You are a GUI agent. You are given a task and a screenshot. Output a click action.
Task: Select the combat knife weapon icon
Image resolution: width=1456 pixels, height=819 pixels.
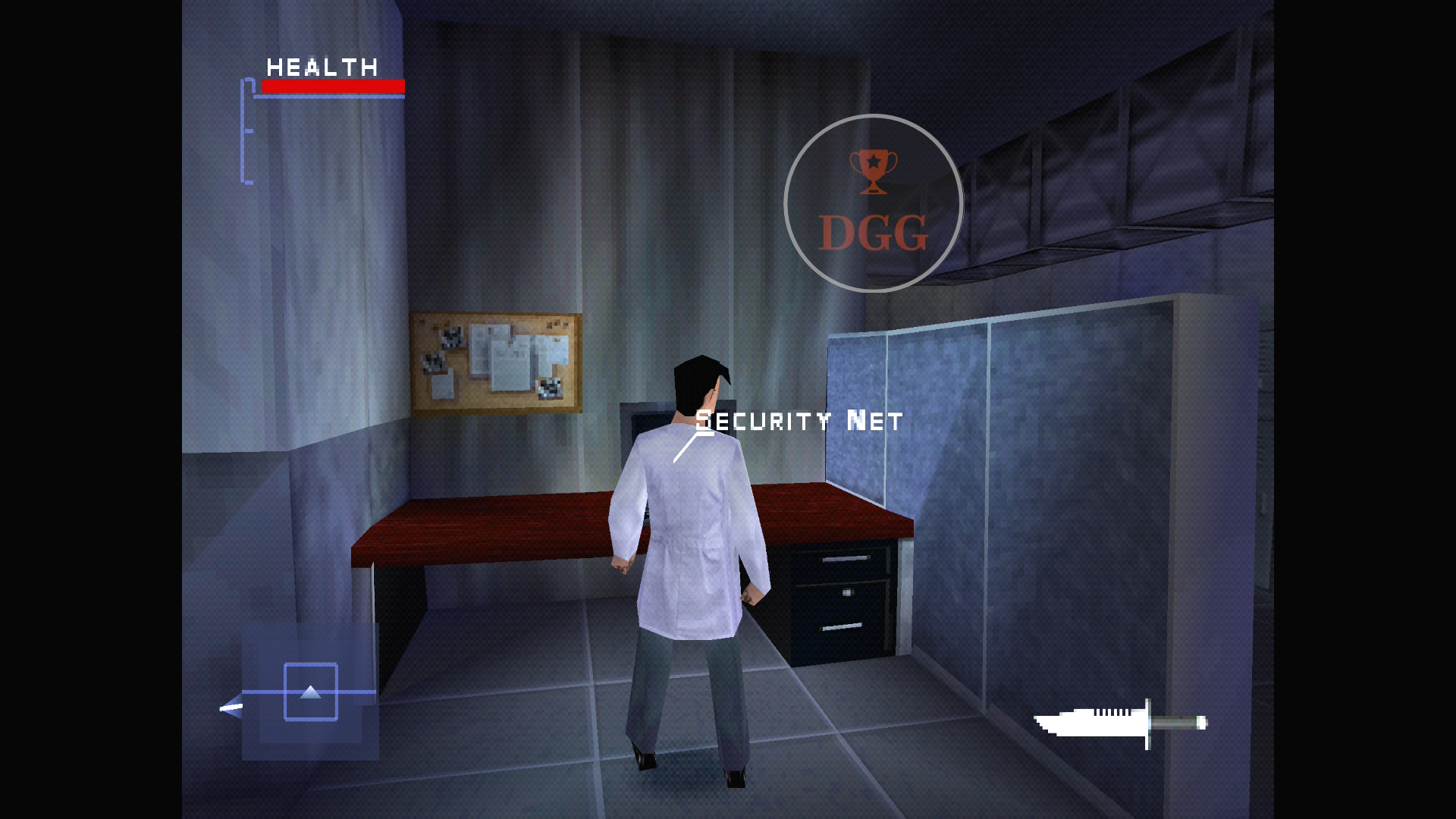point(1119,723)
